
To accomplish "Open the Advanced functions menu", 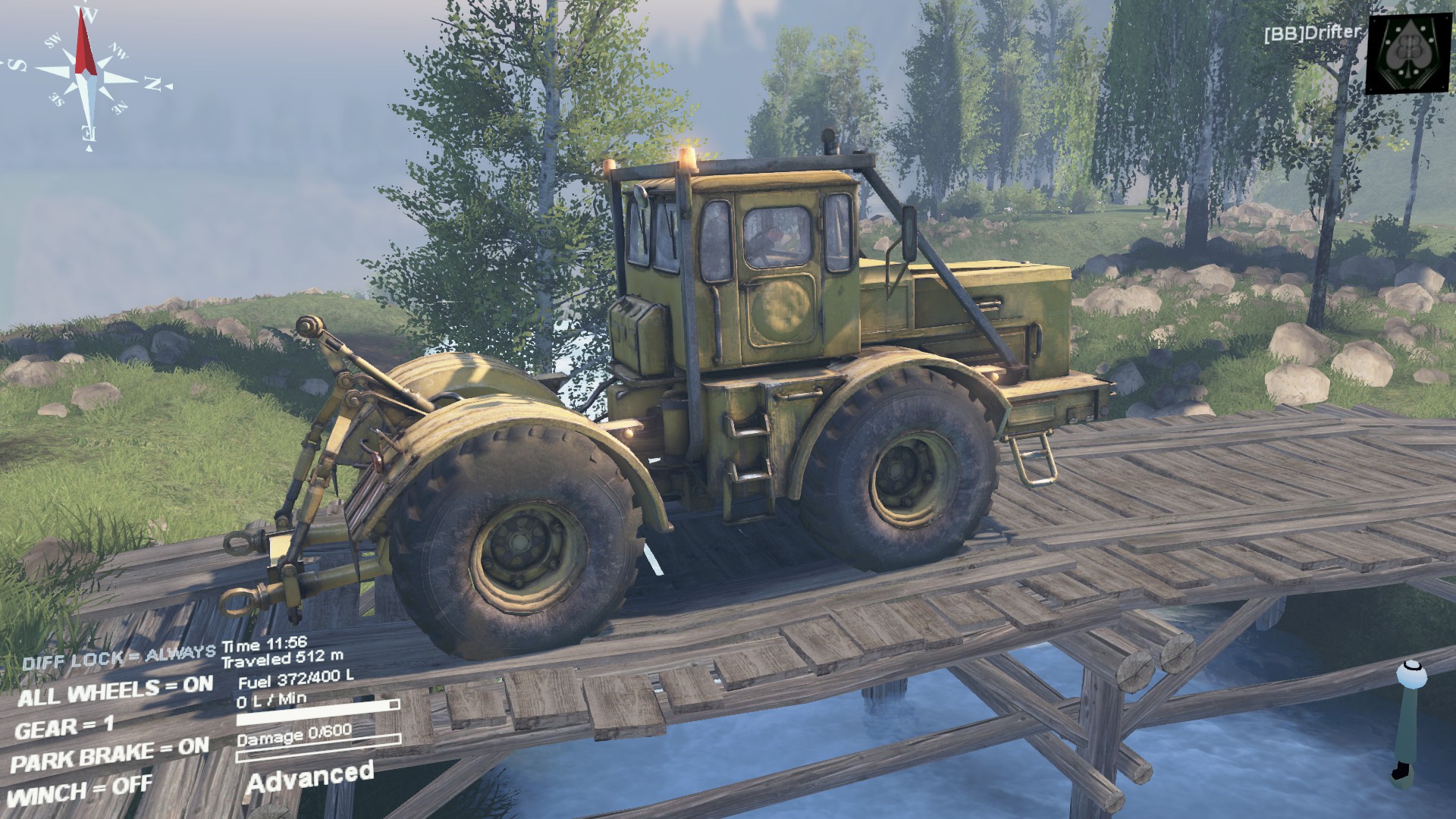I will [309, 777].
